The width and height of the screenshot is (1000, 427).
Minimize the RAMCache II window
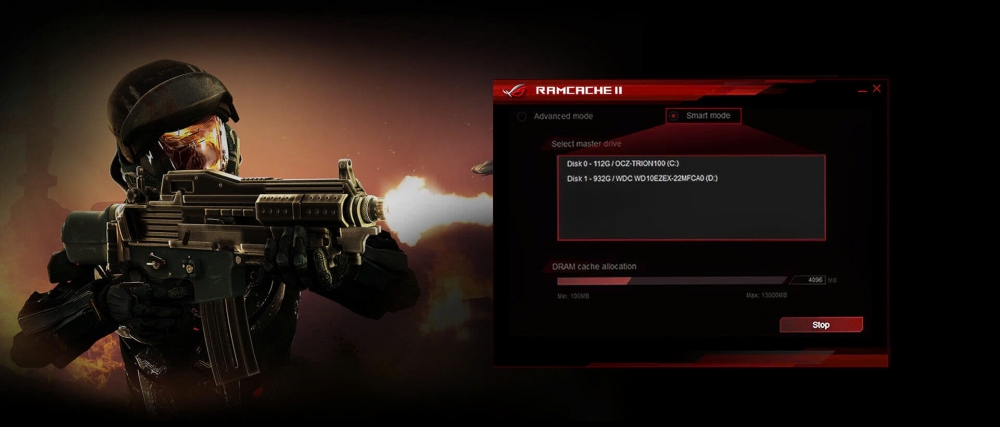[x=862, y=90]
